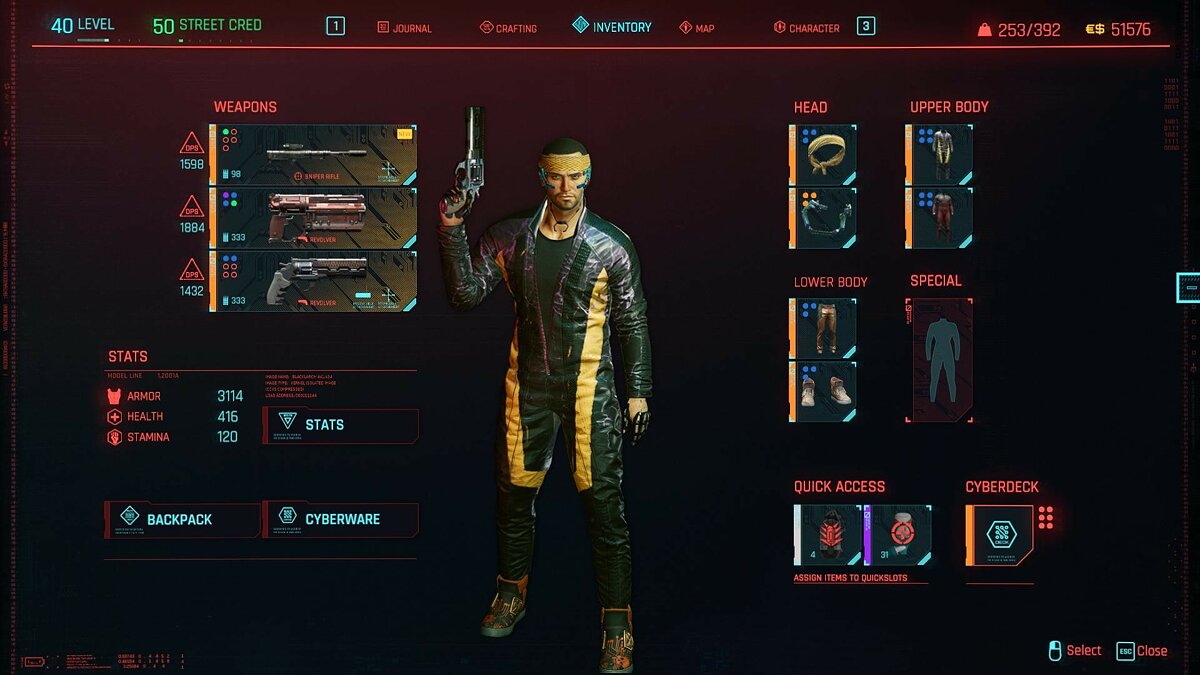Choose the outer jacket upper body slot
This screenshot has width=1200, height=675.
click(940, 155)
